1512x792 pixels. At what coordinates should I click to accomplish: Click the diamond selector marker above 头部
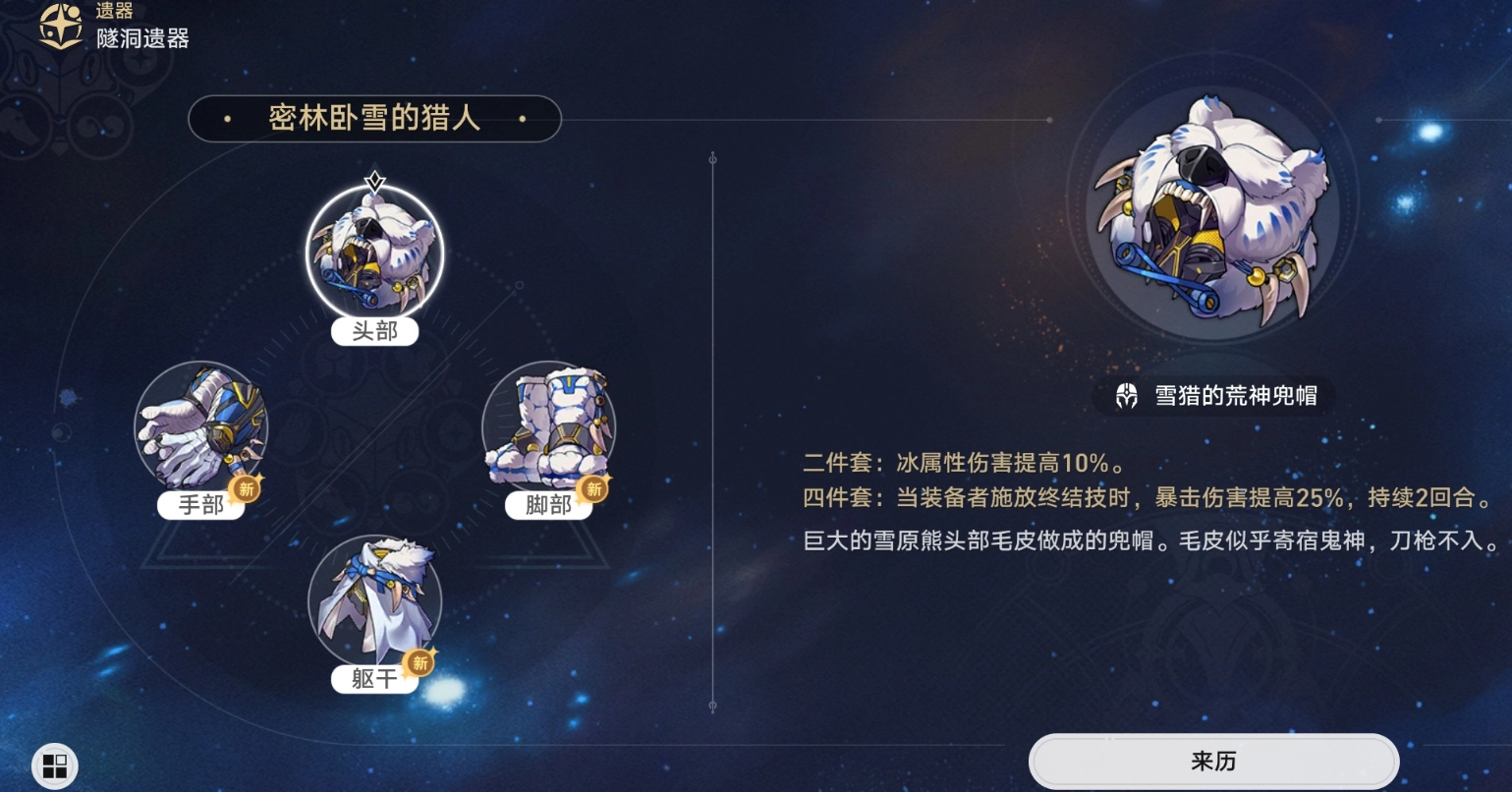tap(374, 181)
